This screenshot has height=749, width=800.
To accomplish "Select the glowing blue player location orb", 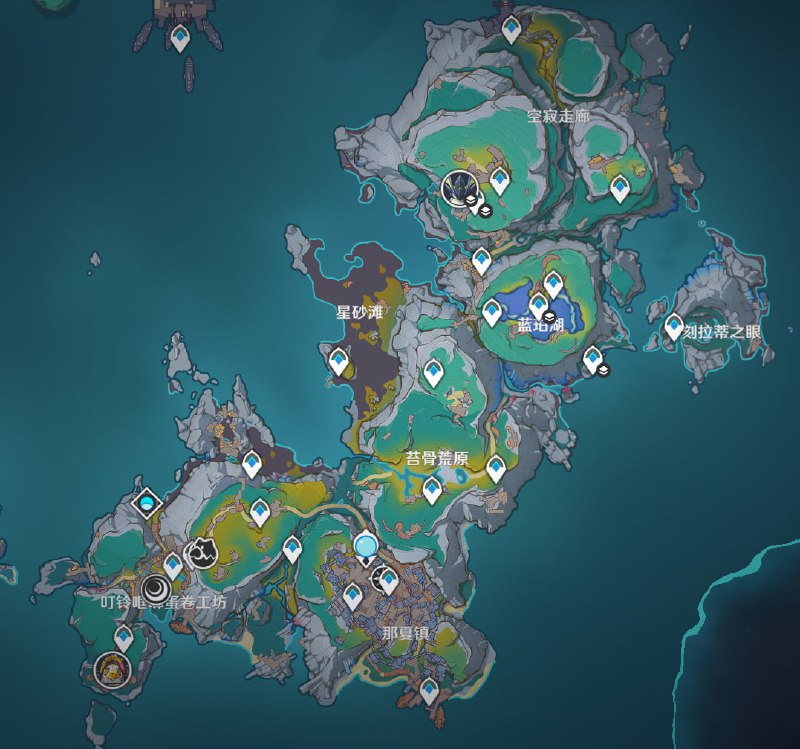I will coord(366,545).
